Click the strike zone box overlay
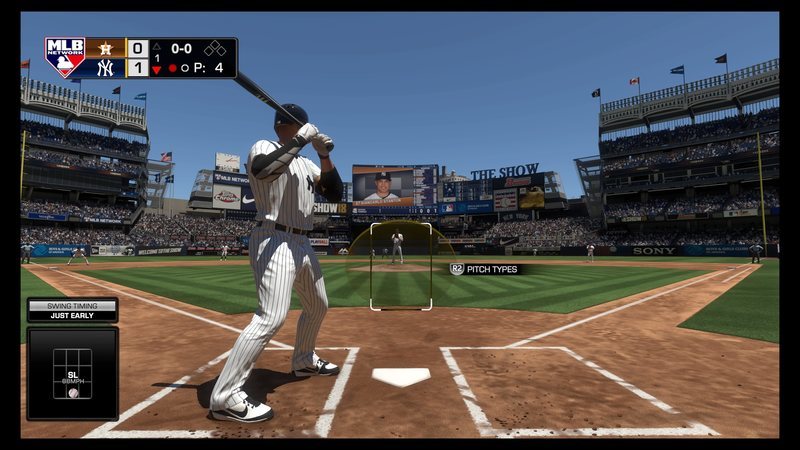This screenshot has width=800, height=450. click(x=401, y=266)
